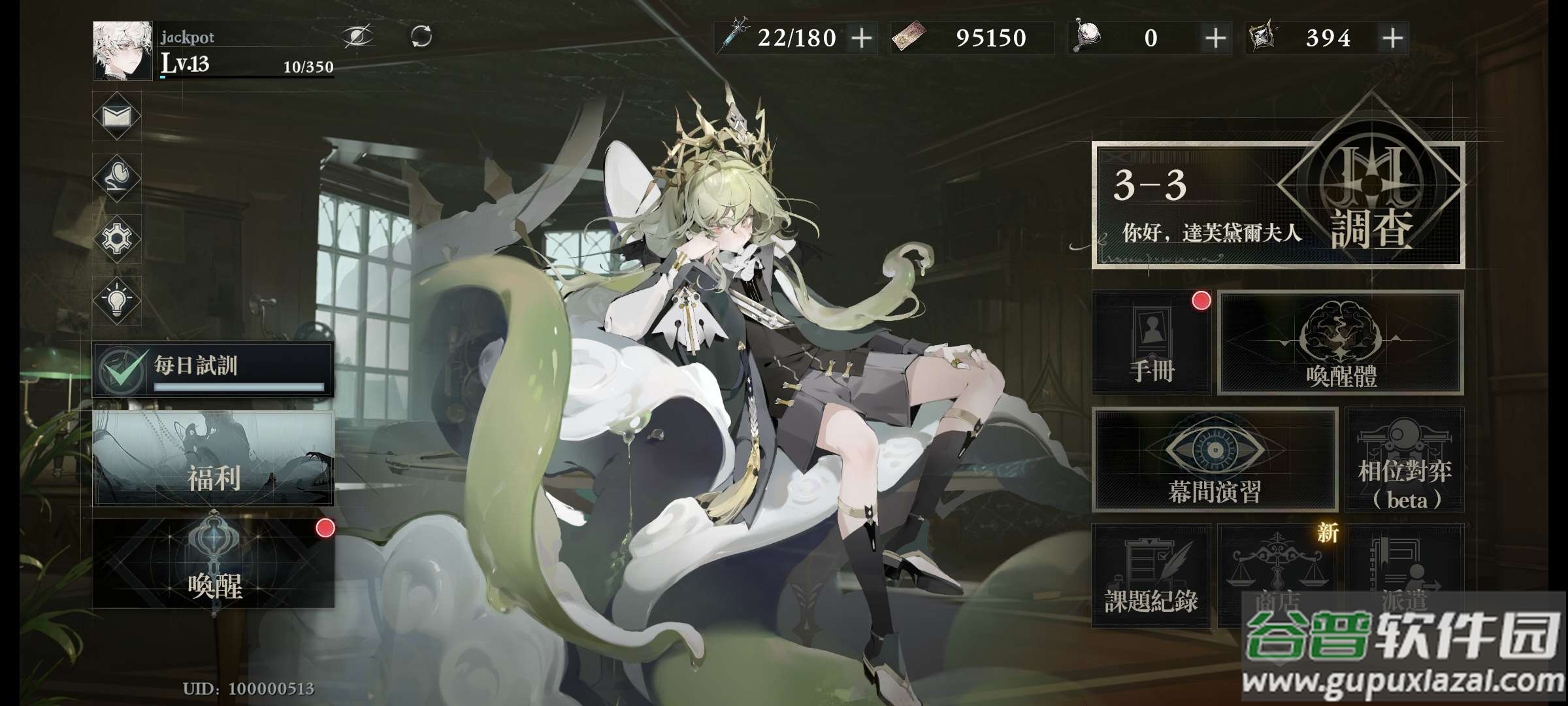Add more stamina with the syringe plus button
This screenshot has height=706, width=1568.
pos(862,38)
